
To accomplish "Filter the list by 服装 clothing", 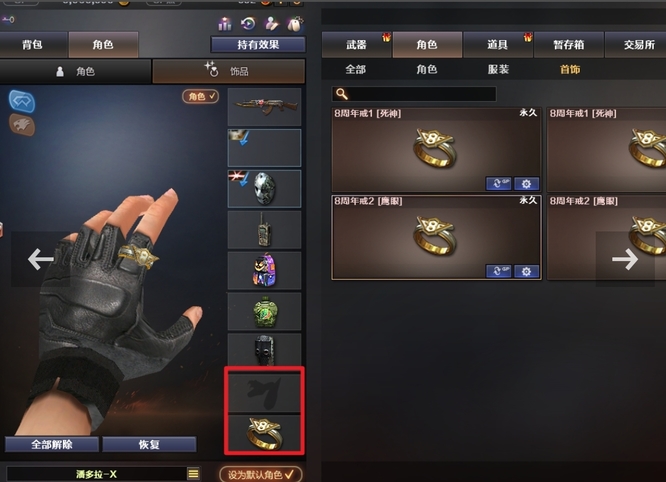I will [497, 70].
